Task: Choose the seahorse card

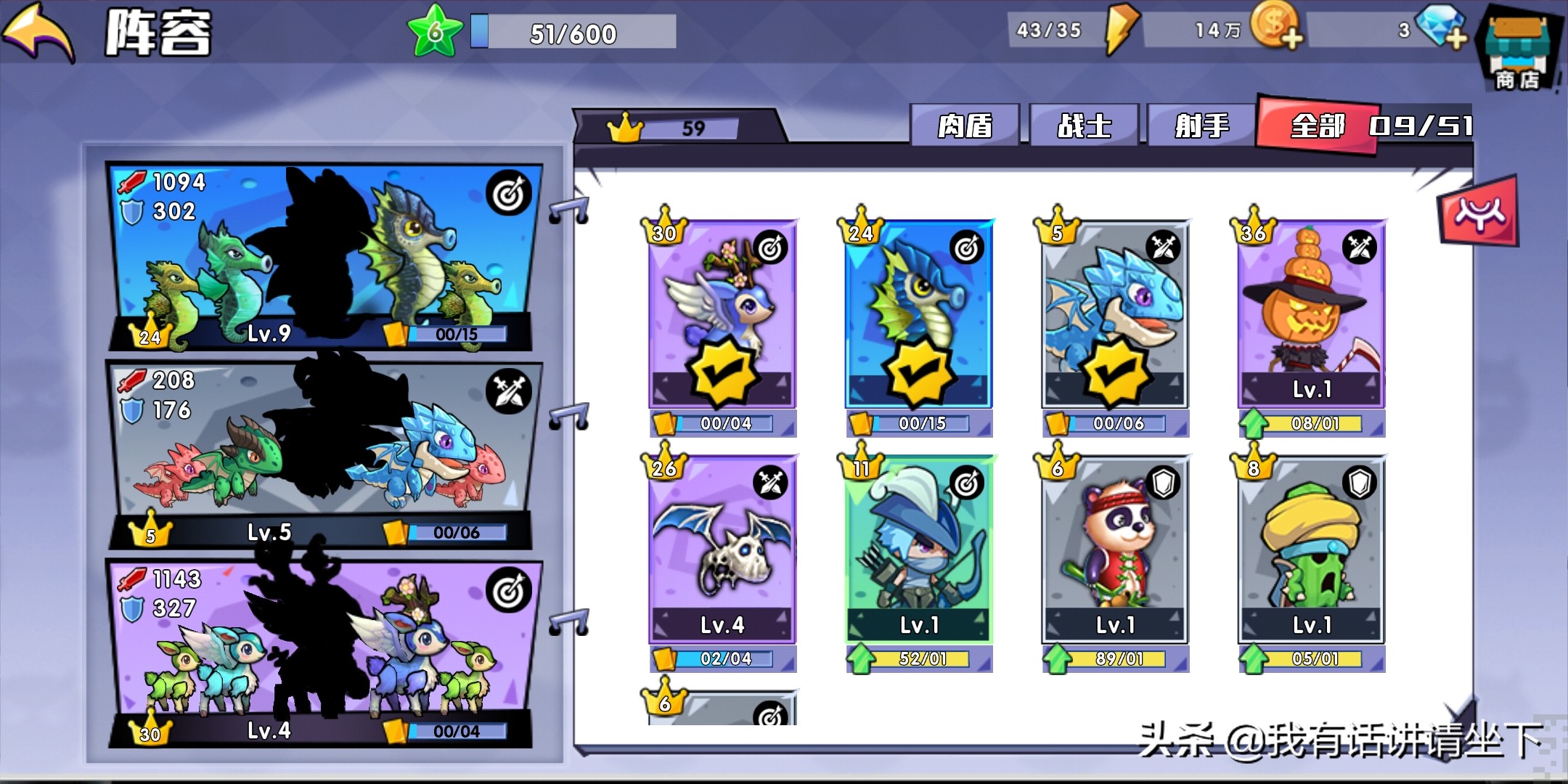Action: click(x=919, y=314)
